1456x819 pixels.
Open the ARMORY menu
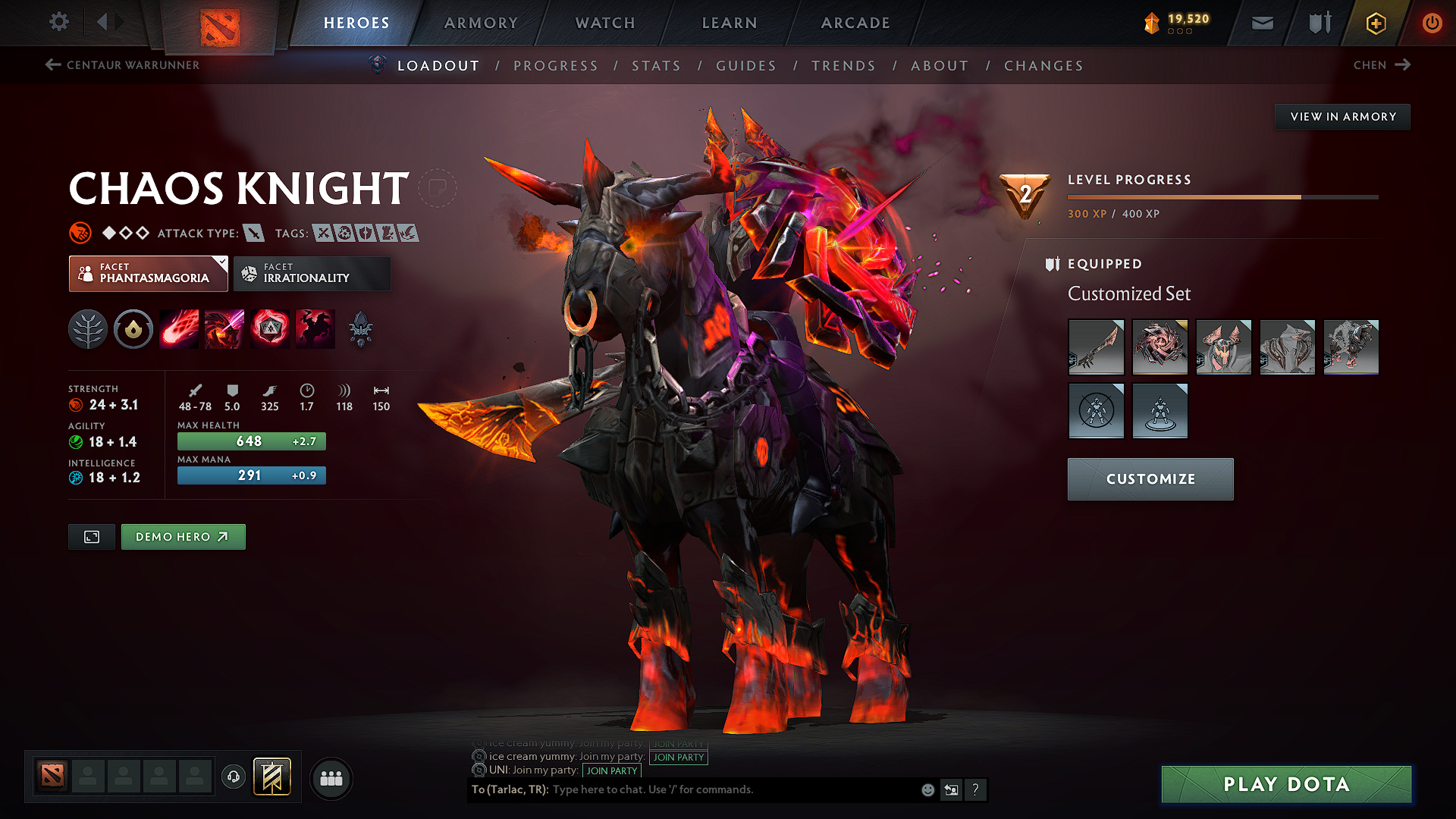coord(480,23)
